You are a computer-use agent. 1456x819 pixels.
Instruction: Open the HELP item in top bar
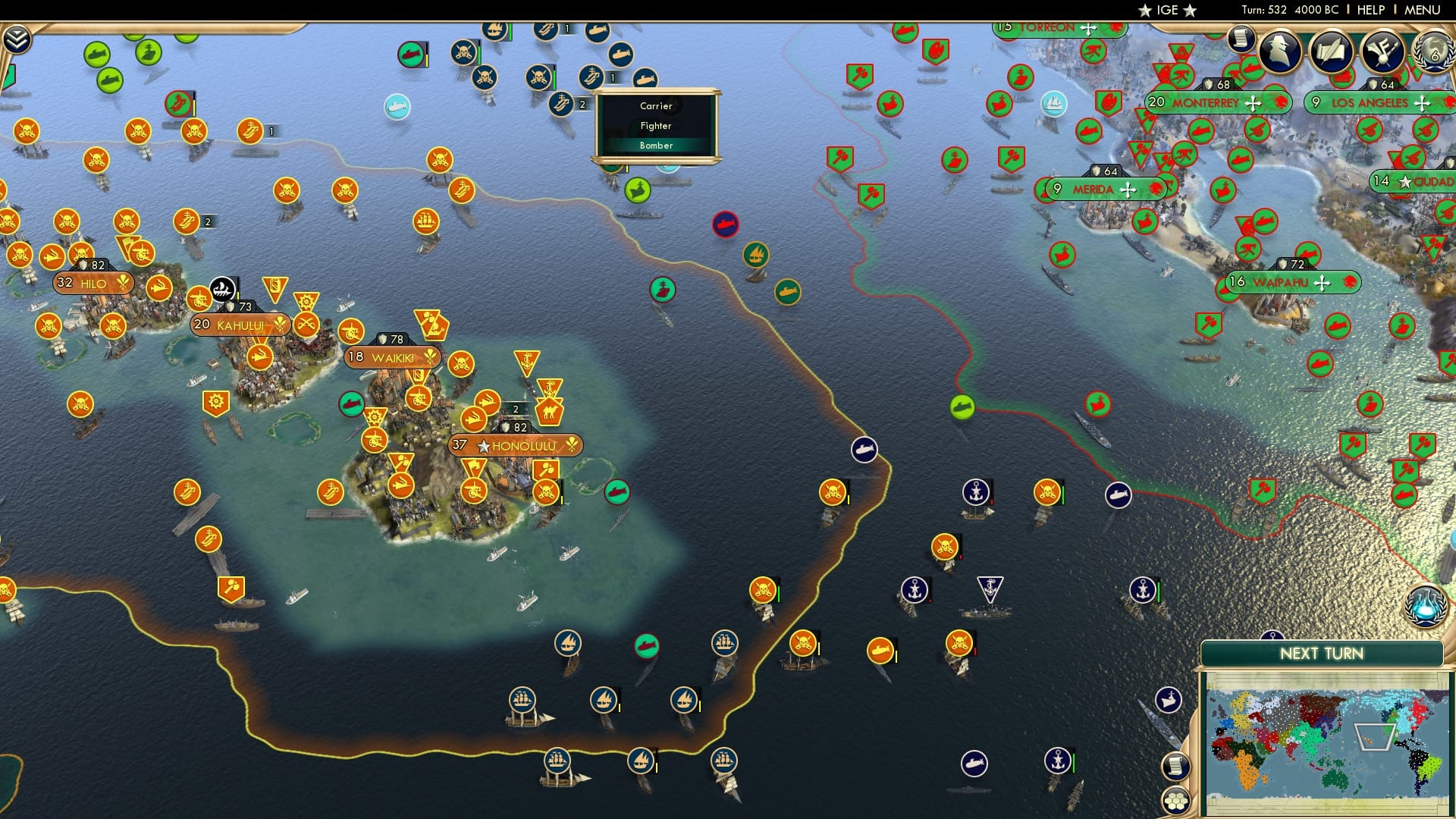pos(1373,10)
